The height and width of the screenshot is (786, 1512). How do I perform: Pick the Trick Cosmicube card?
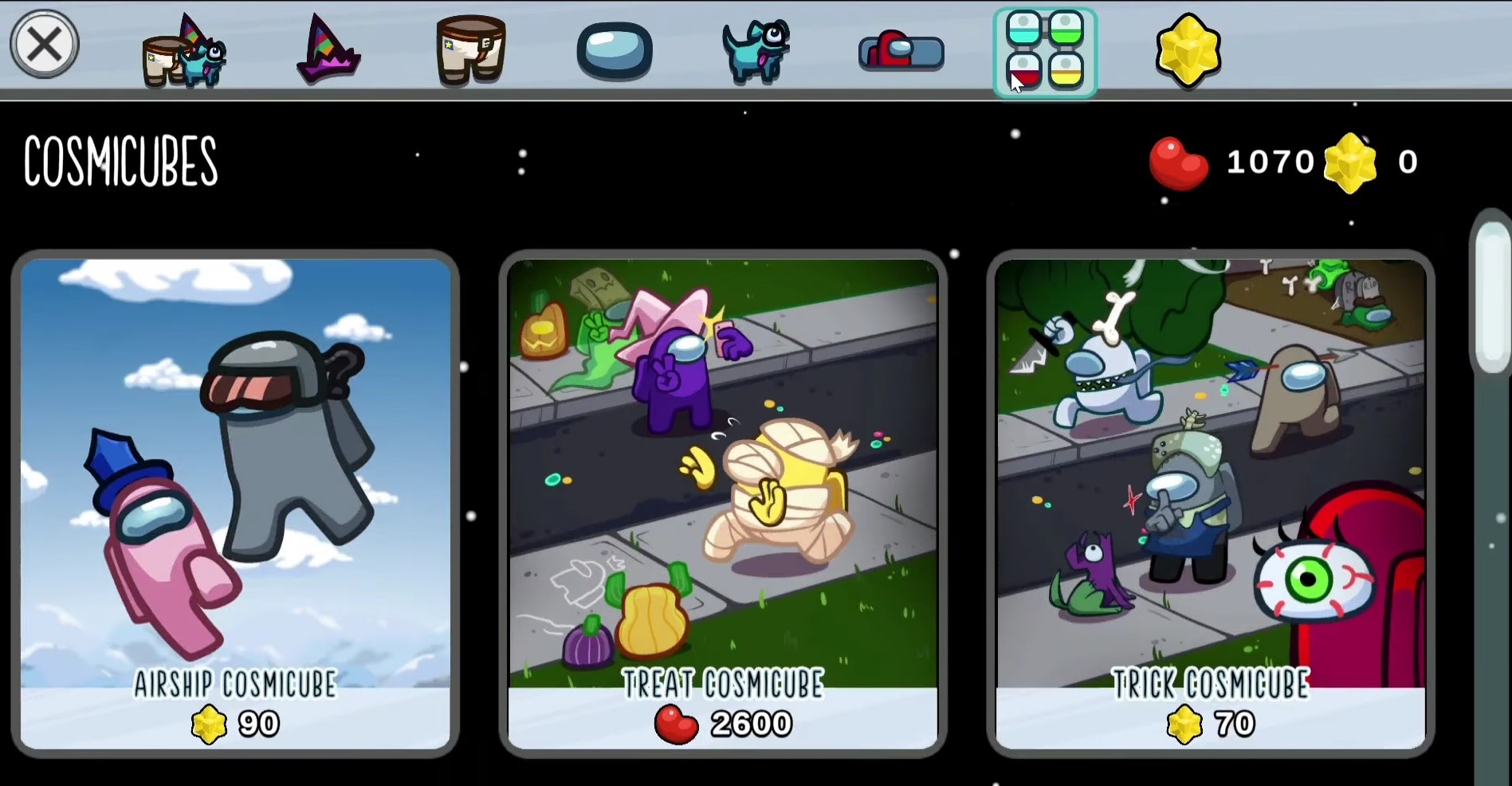tap(1211, 504)
